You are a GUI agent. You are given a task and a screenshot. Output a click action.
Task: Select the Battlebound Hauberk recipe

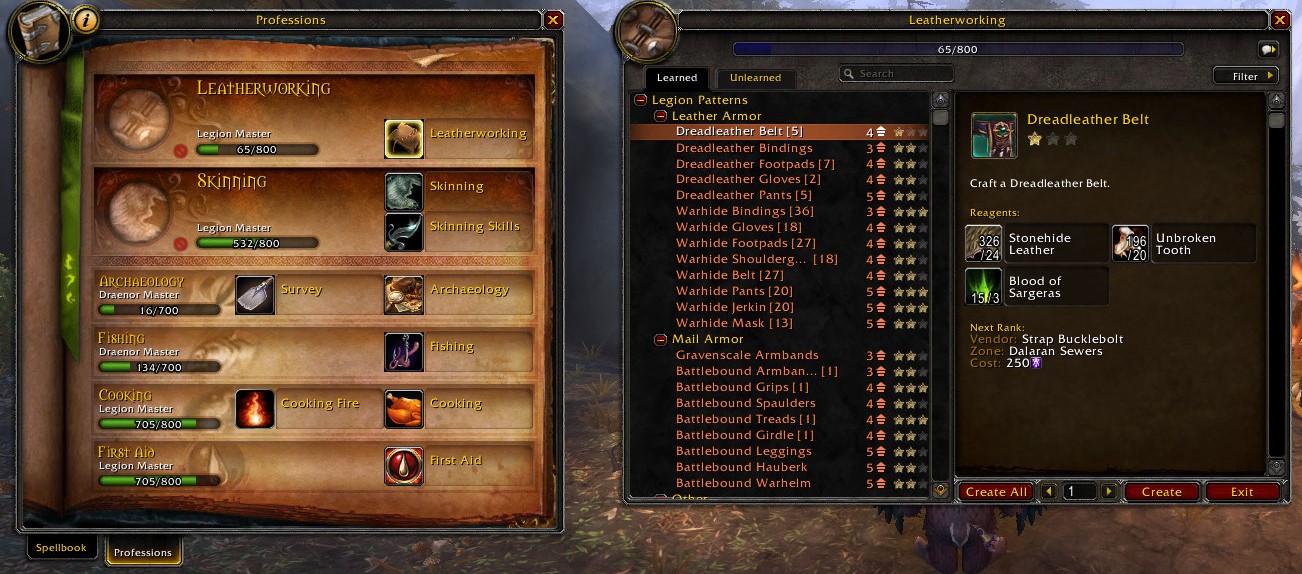pos(741,467)
